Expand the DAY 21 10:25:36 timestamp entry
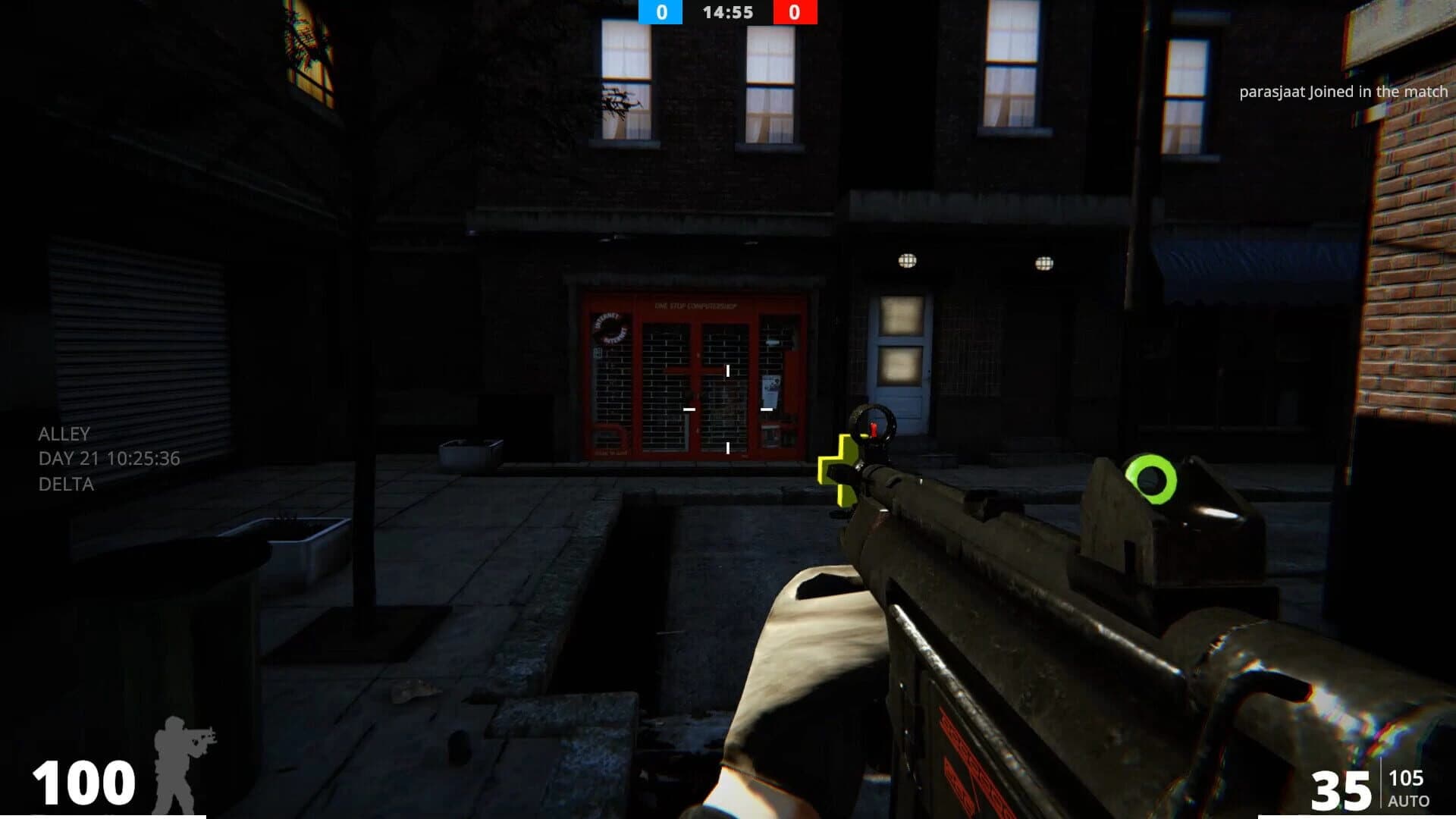The image size is (1456, 819). coord(108,458)
